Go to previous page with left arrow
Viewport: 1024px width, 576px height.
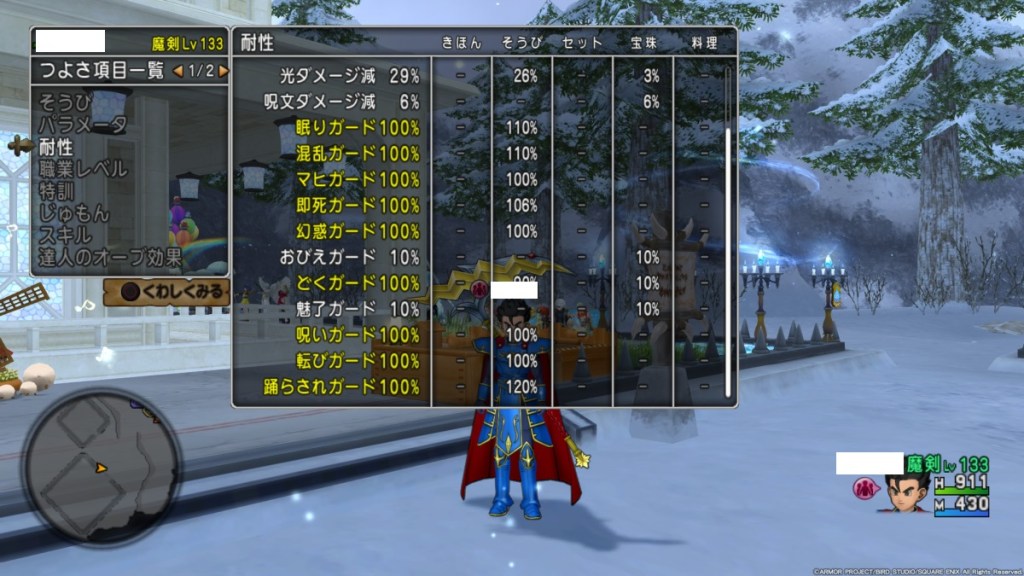tap(178, 72)
